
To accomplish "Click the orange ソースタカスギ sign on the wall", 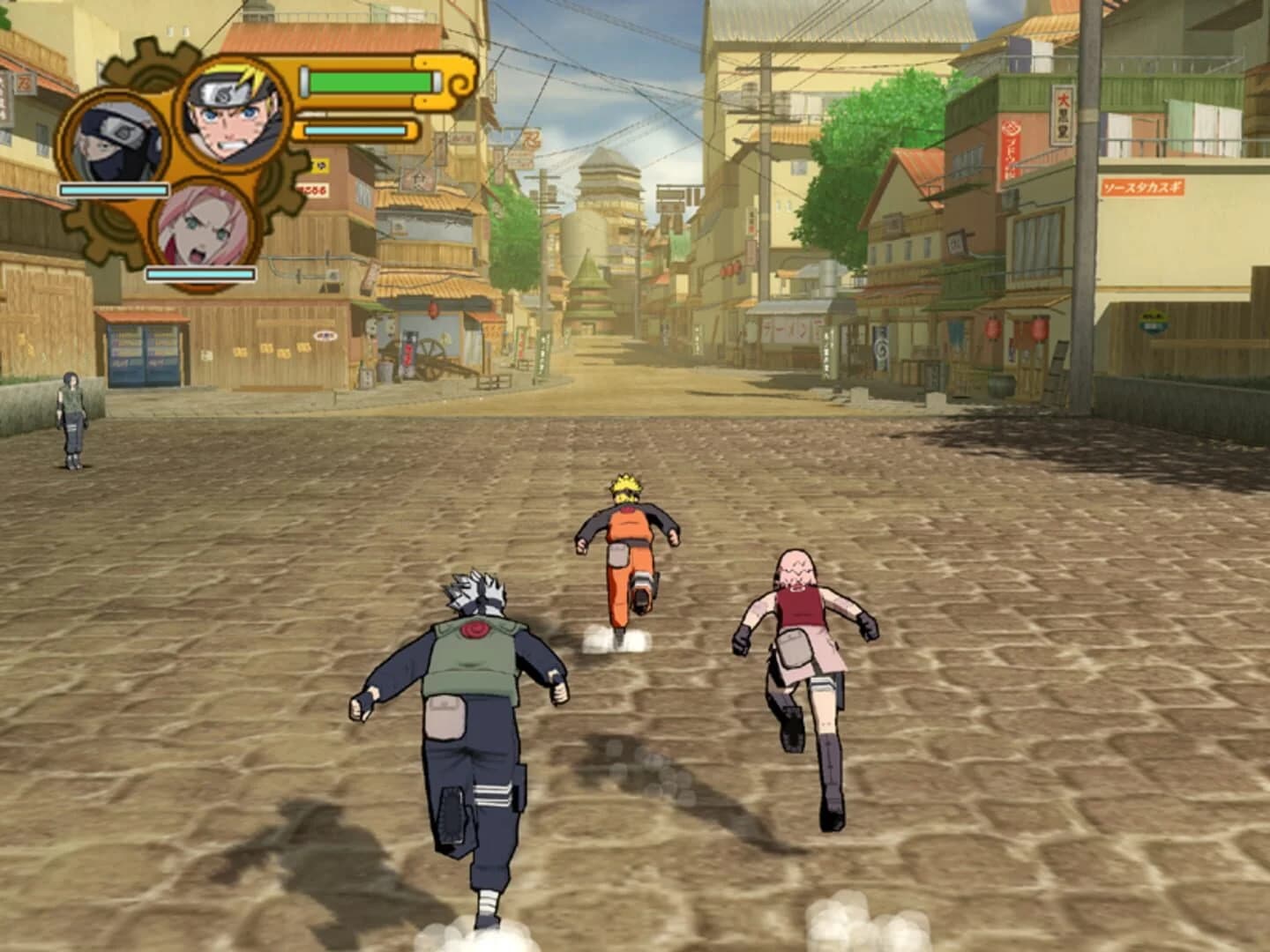I will coord(1144,188).
